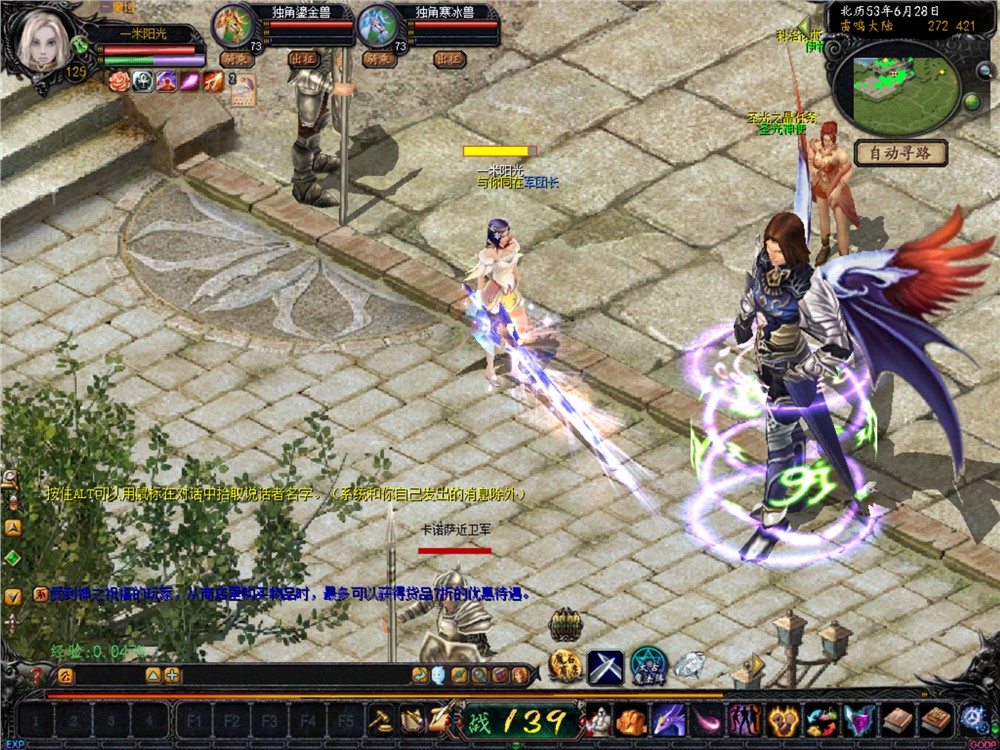Click the 自动寻路 auto-pathfinding button
1000x750 pixels.
(x=900, y=153)
